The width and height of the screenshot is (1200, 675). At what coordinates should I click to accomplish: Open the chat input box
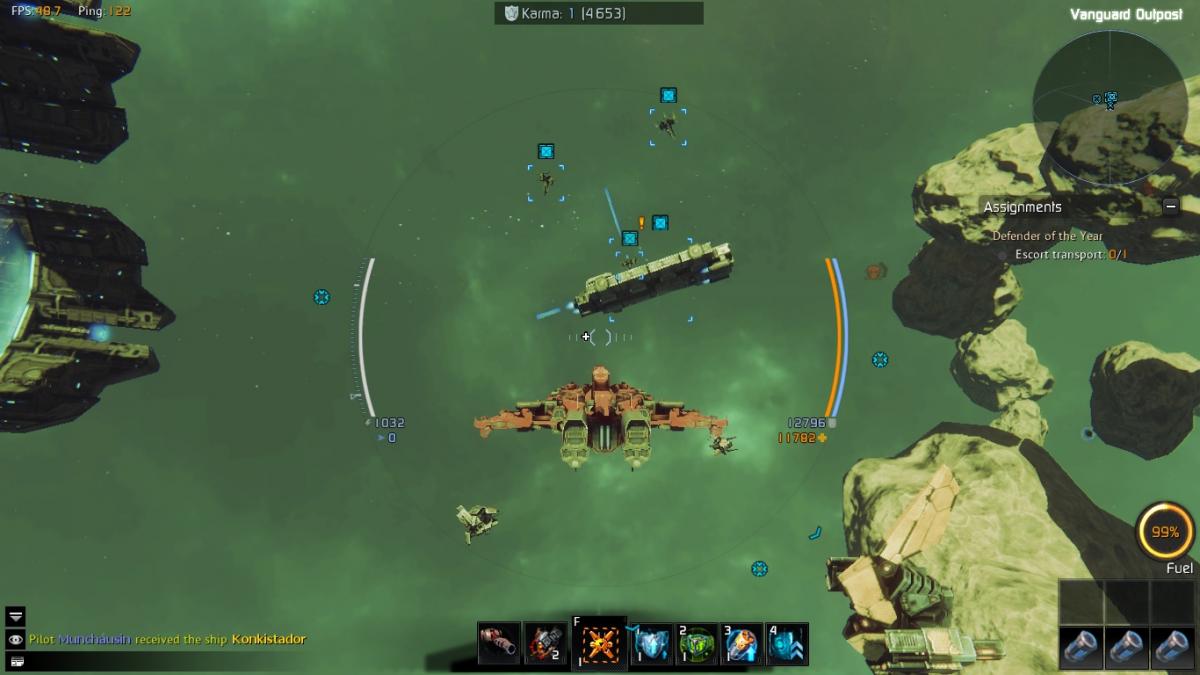point(16,661)
